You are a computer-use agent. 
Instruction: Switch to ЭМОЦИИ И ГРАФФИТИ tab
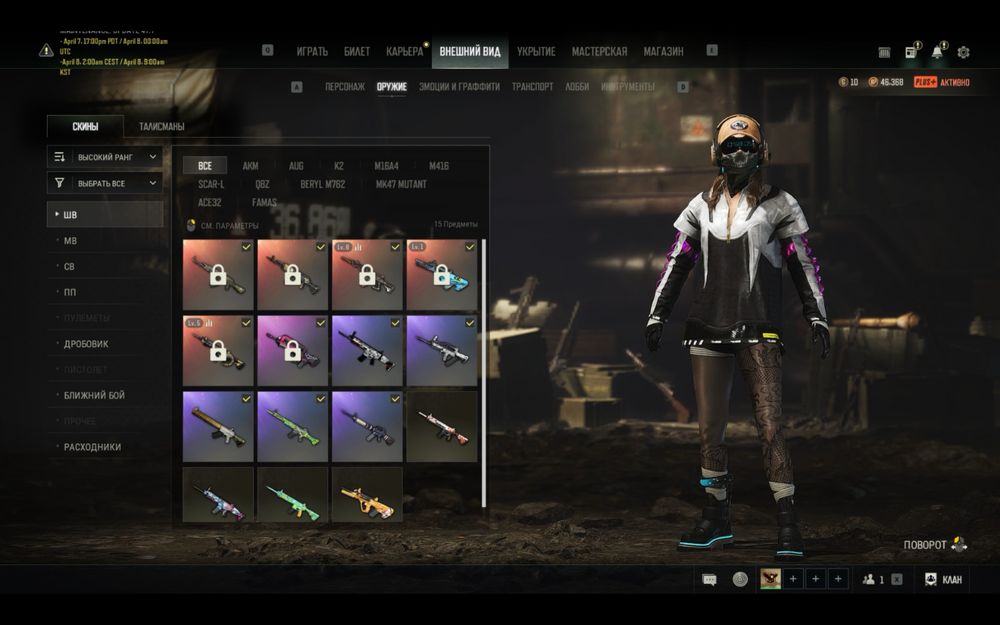459,87
